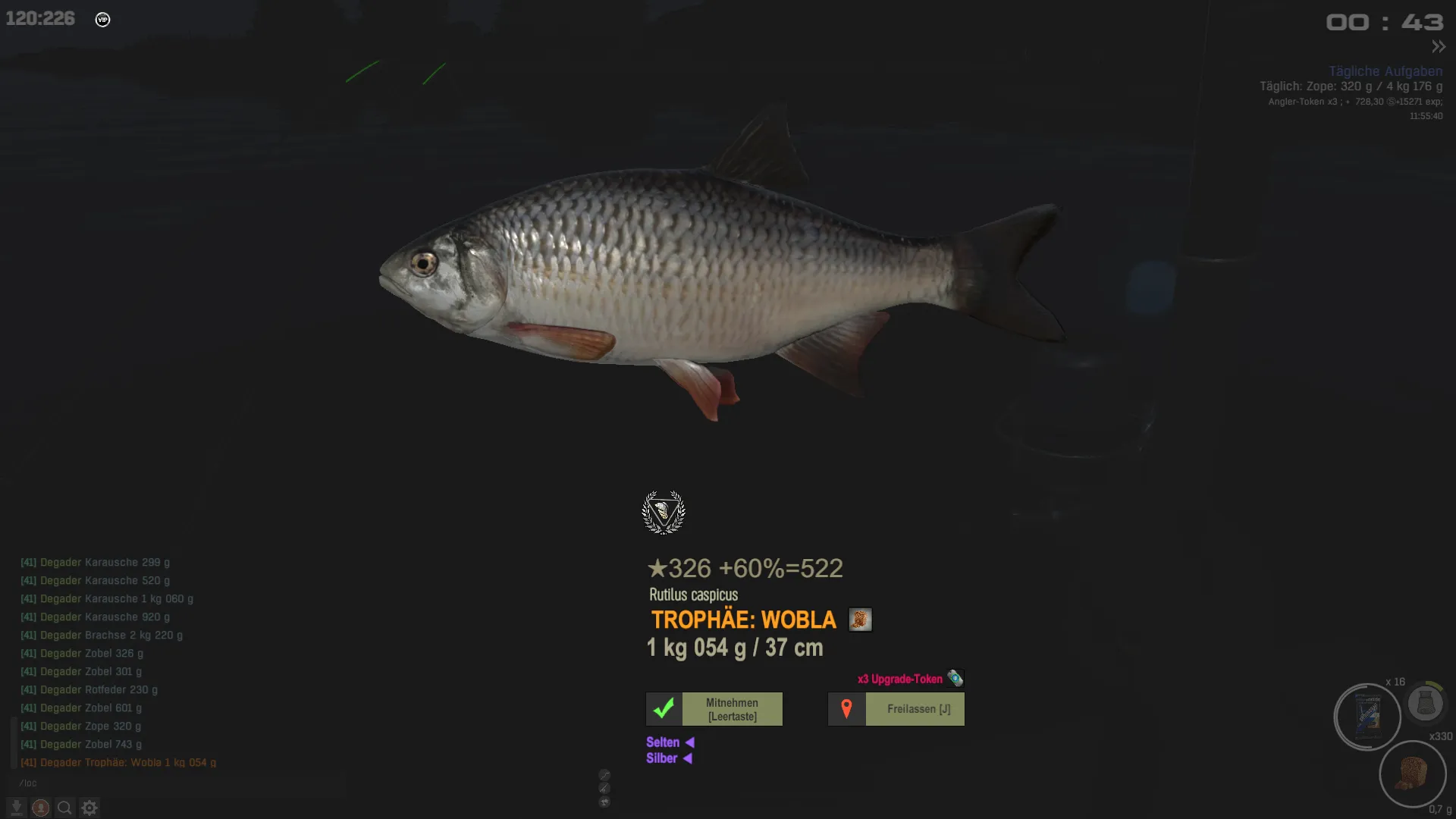Screen dimensions: 1456x819
Task: Click the trophy laurel emblem
Action: point(664,513)
